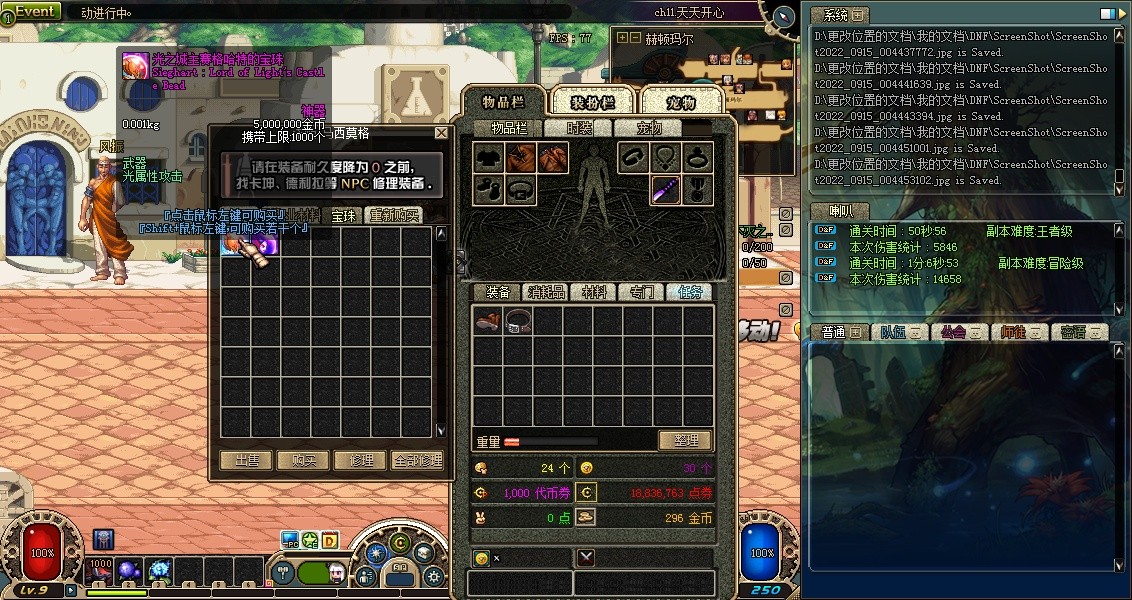The width and height of the screenshot is (1132, 600).
Task: Click the 修理 (repair) button
Action: [x=361, y=460]
